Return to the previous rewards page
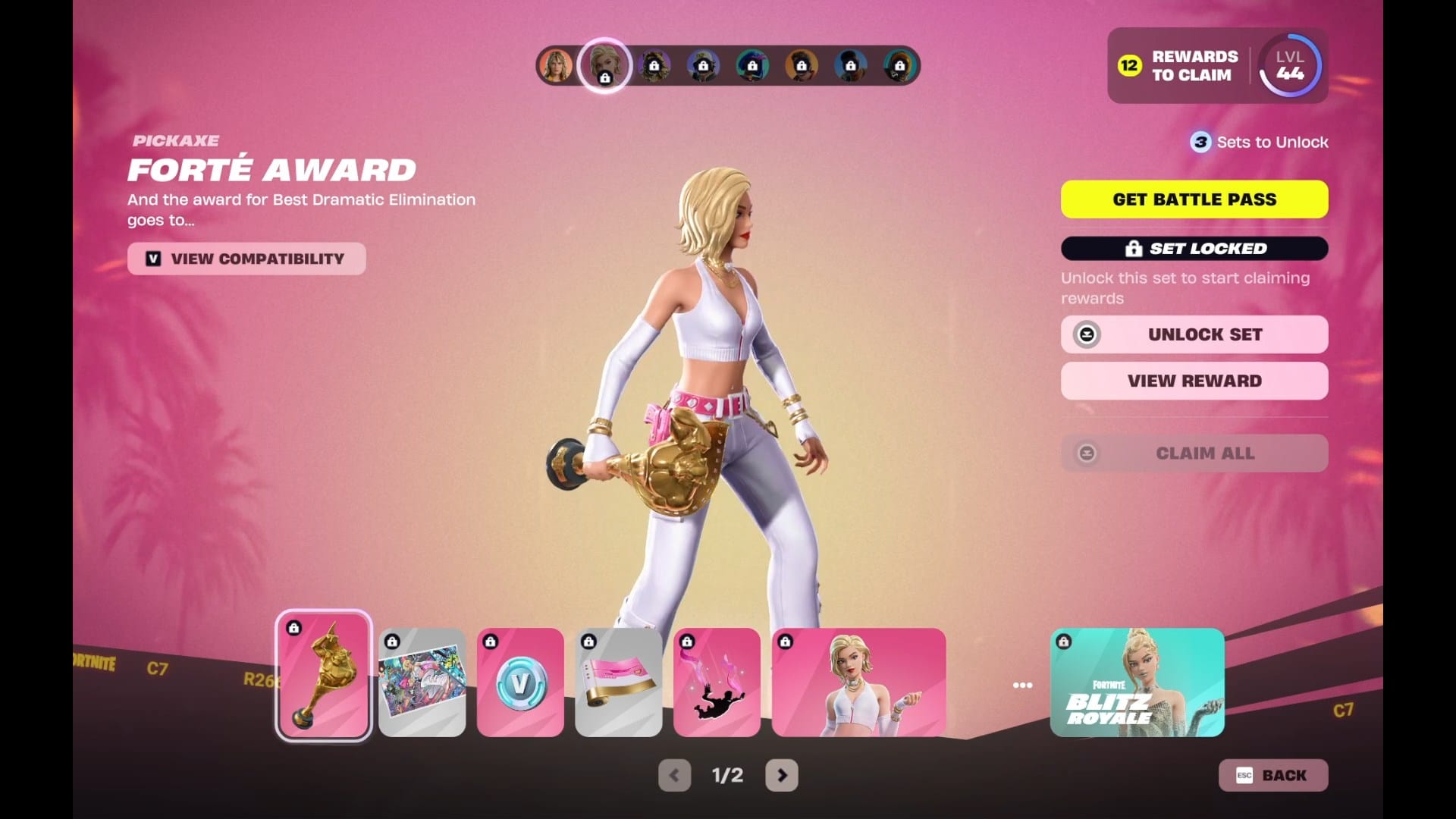The height and width of the screenshot is (819, 1456). (x=674, y=775)
